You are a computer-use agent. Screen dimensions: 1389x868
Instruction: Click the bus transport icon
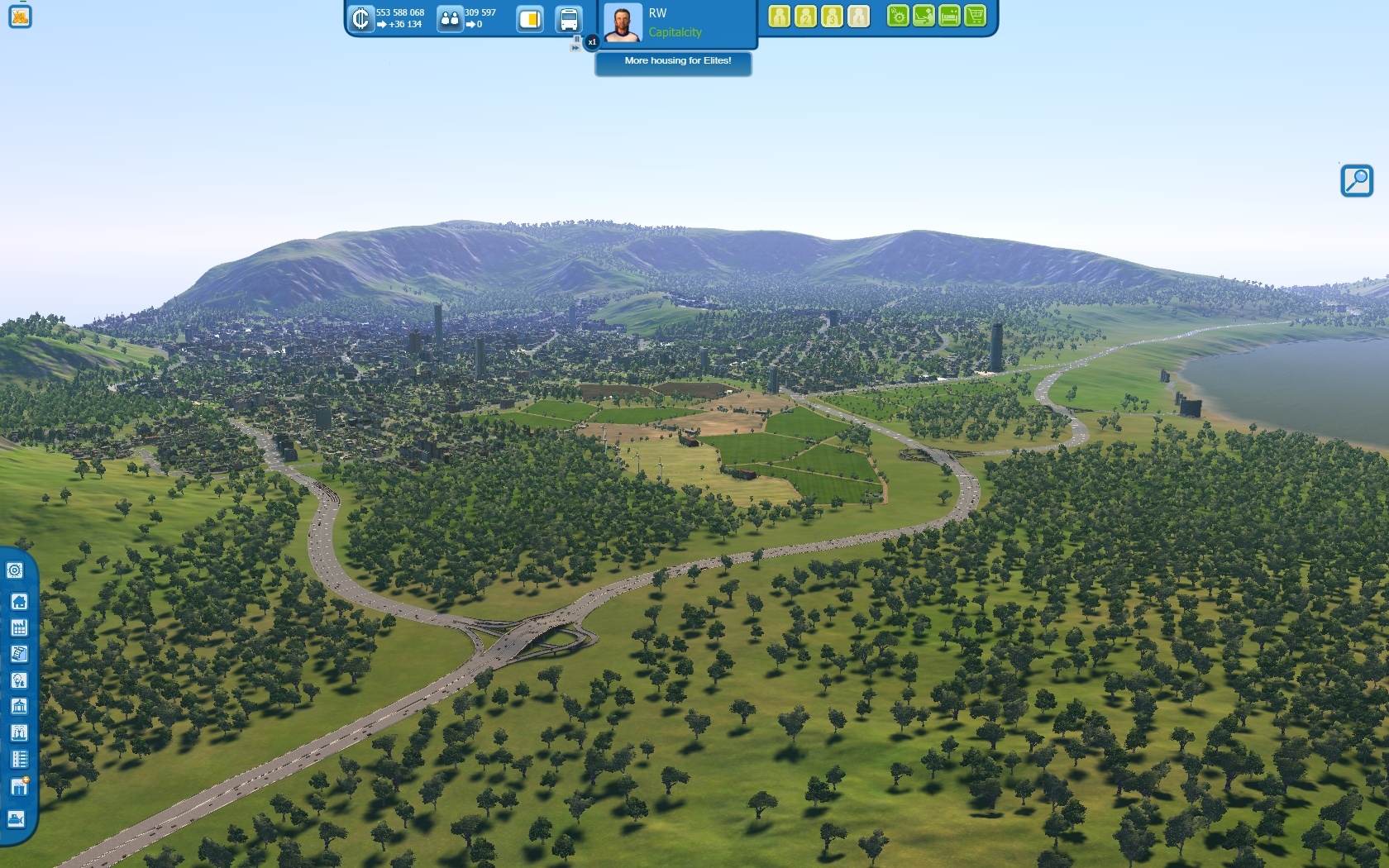point(569,19)
